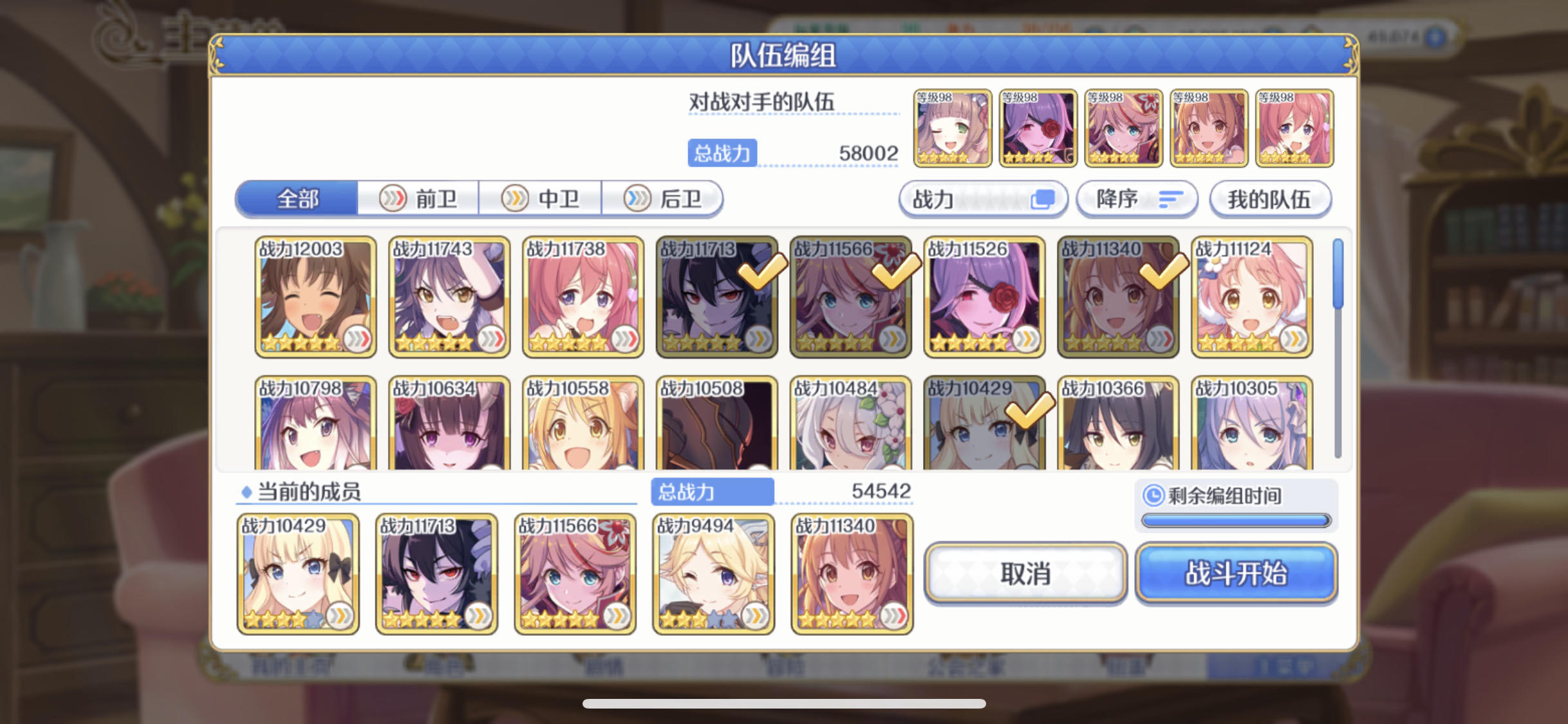The width and height of the screenshot is (1568, 724).
Task: Open the 战力 sorting criteria selector
Action: pyautogui.click(x=983, y=200)
